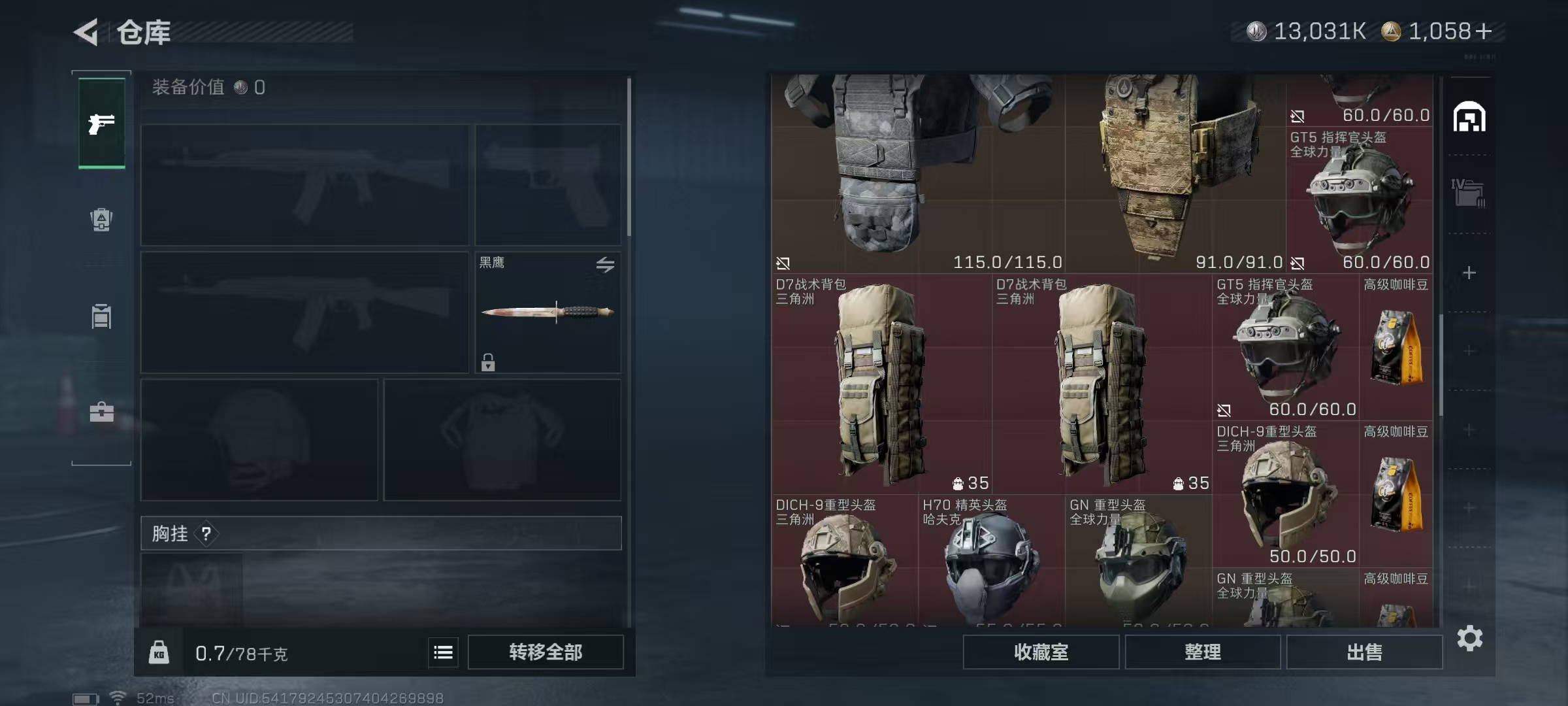The width and height of the screenshot is (1568, 706).
Task: Select the main stash house icon tab
Action: coord(1469,118)
